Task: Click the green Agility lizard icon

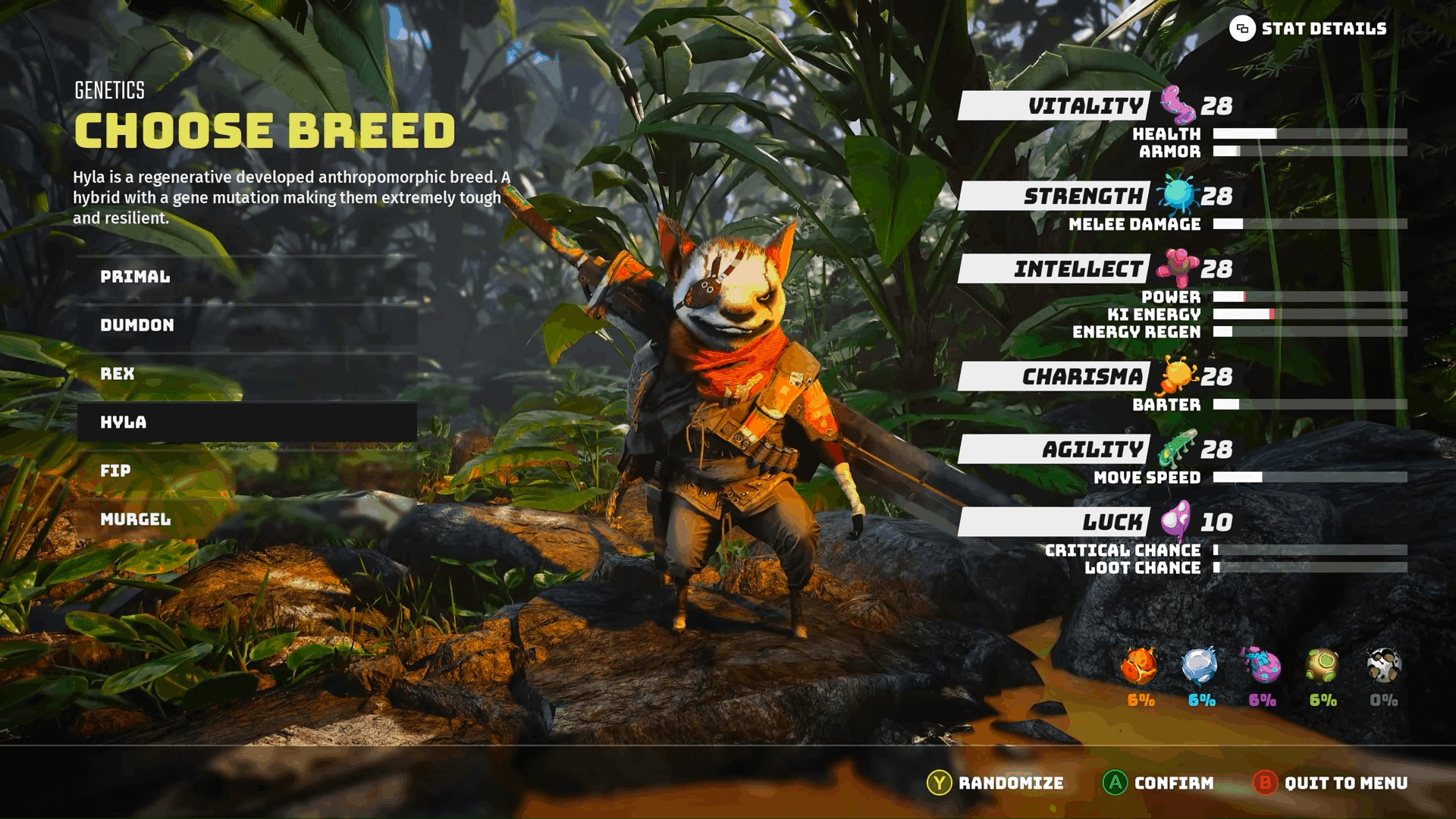Action: pos(1176,447)
